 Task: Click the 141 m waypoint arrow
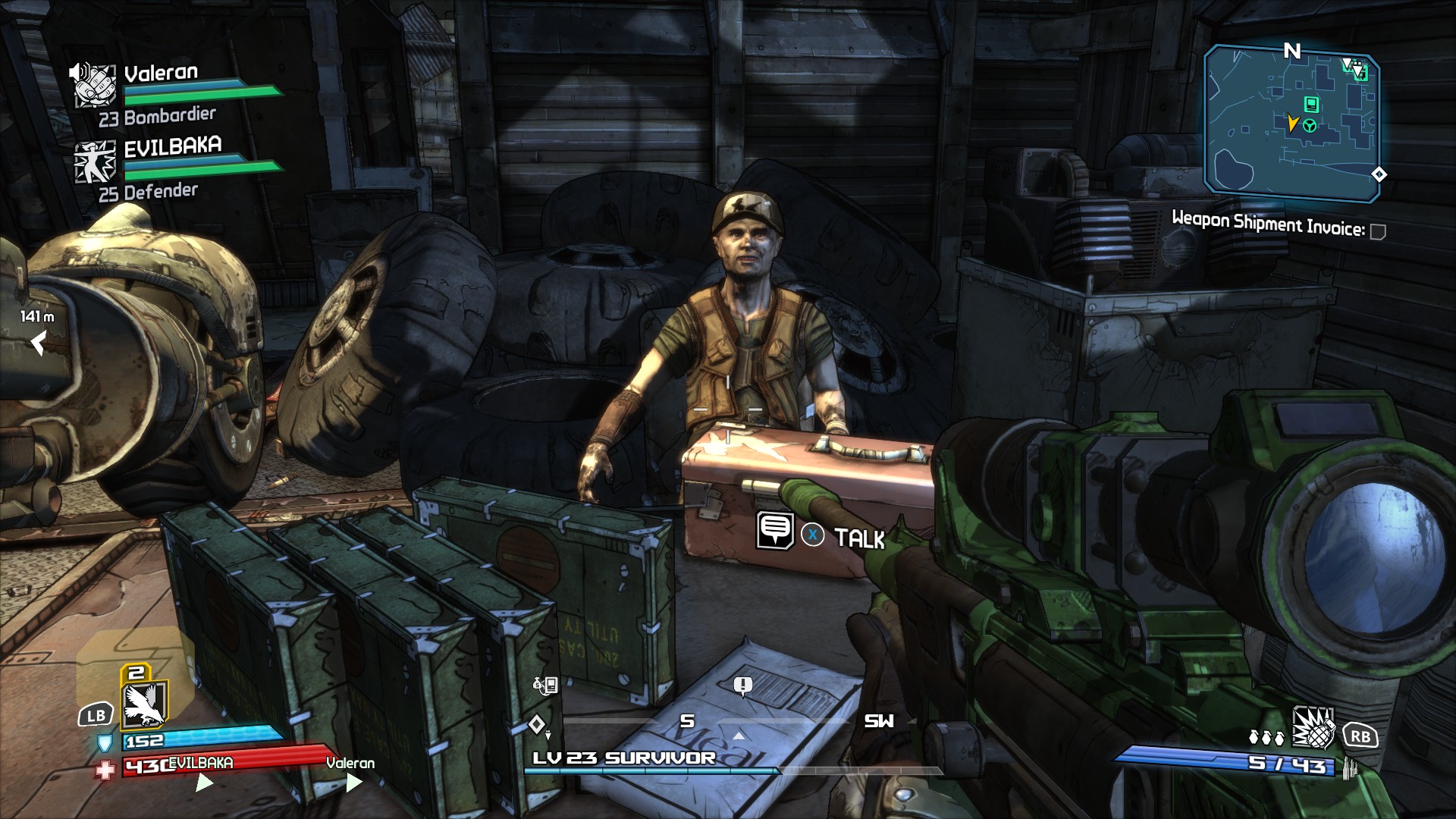(38, 343)
